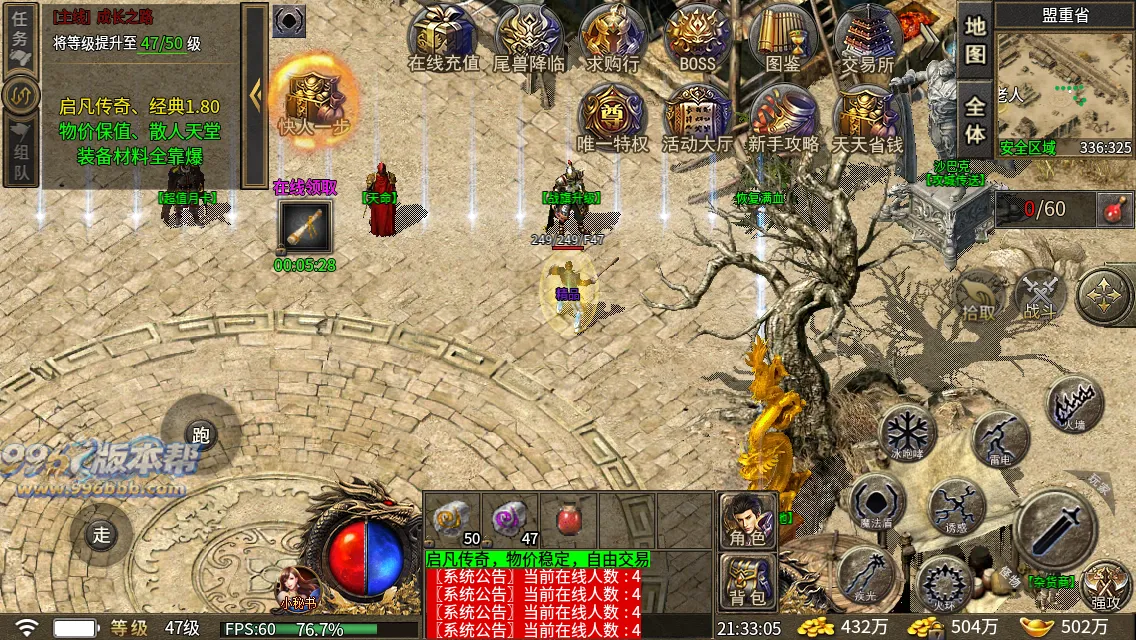Cast the 火墙 fire wall skill
The height and width of the screenshot is (640, 1136).
[x=1074, y=405]
